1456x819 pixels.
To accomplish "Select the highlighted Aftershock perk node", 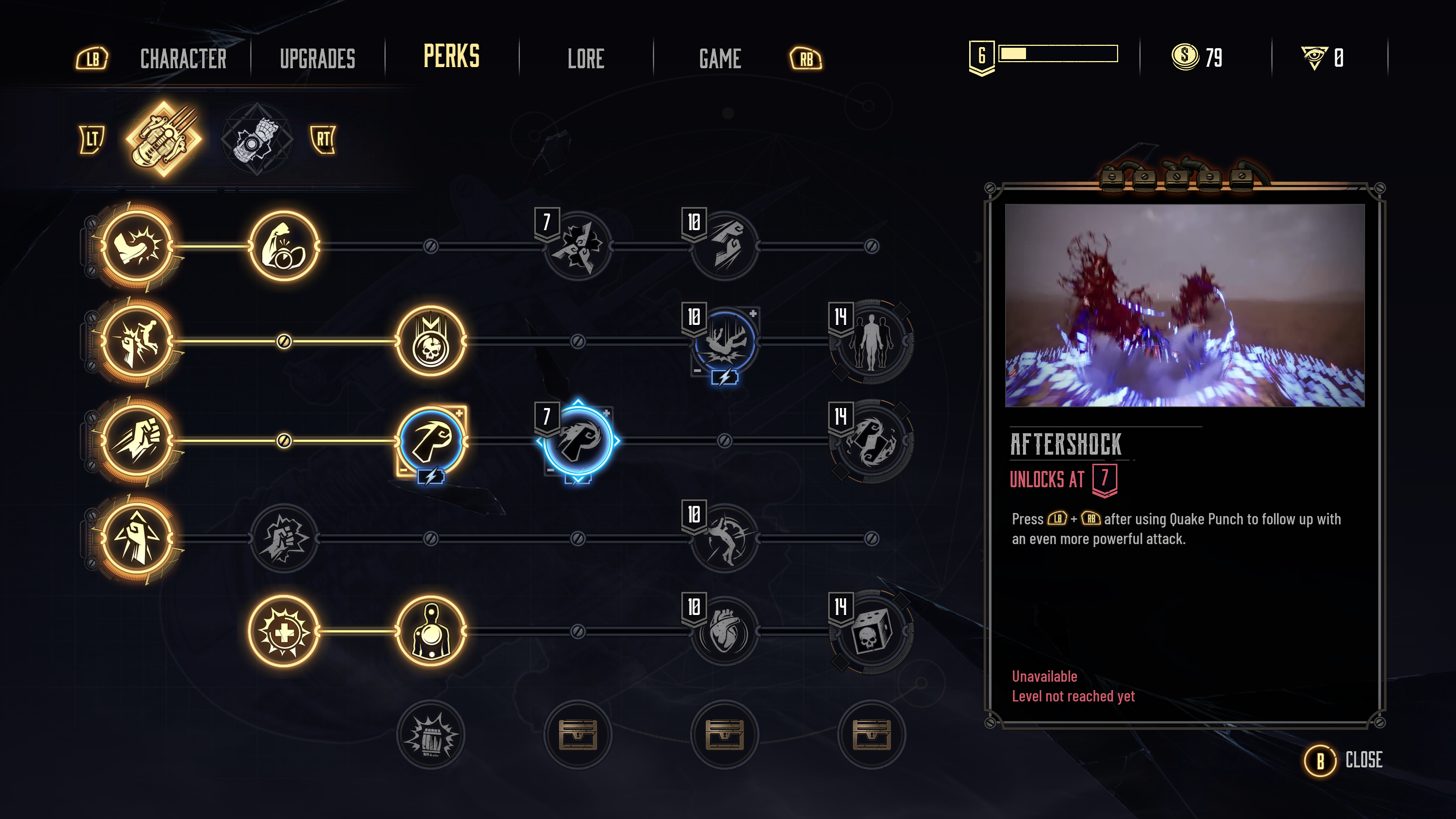I will 577,440.
